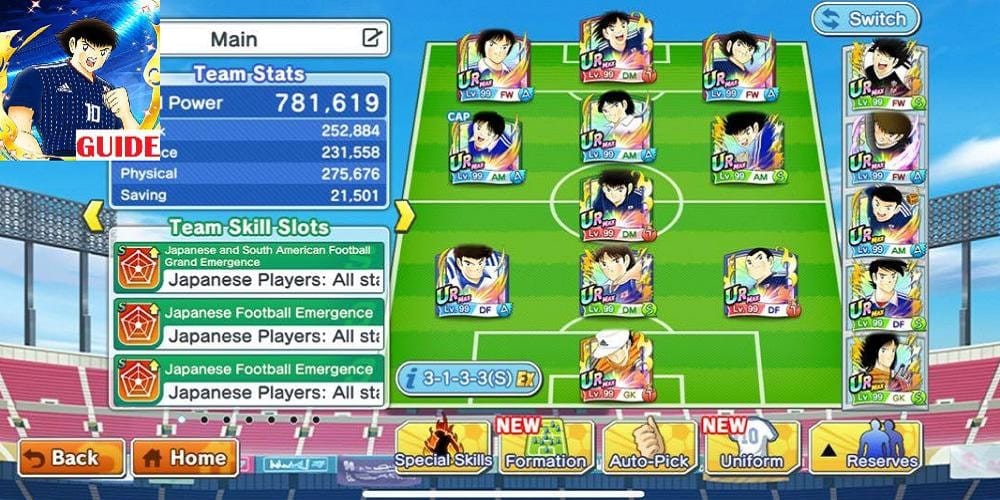Choose the captain's player card

click(484, 150)
